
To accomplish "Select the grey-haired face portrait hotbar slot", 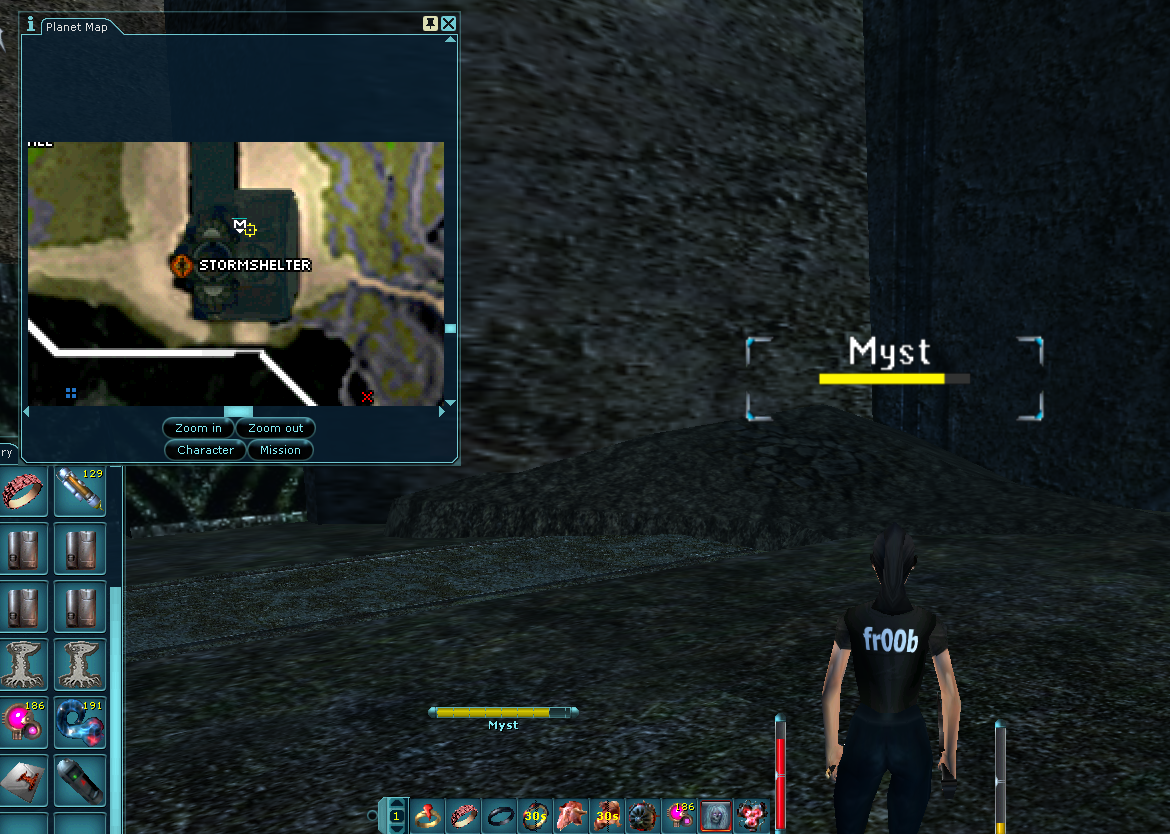I will (715, 816).
